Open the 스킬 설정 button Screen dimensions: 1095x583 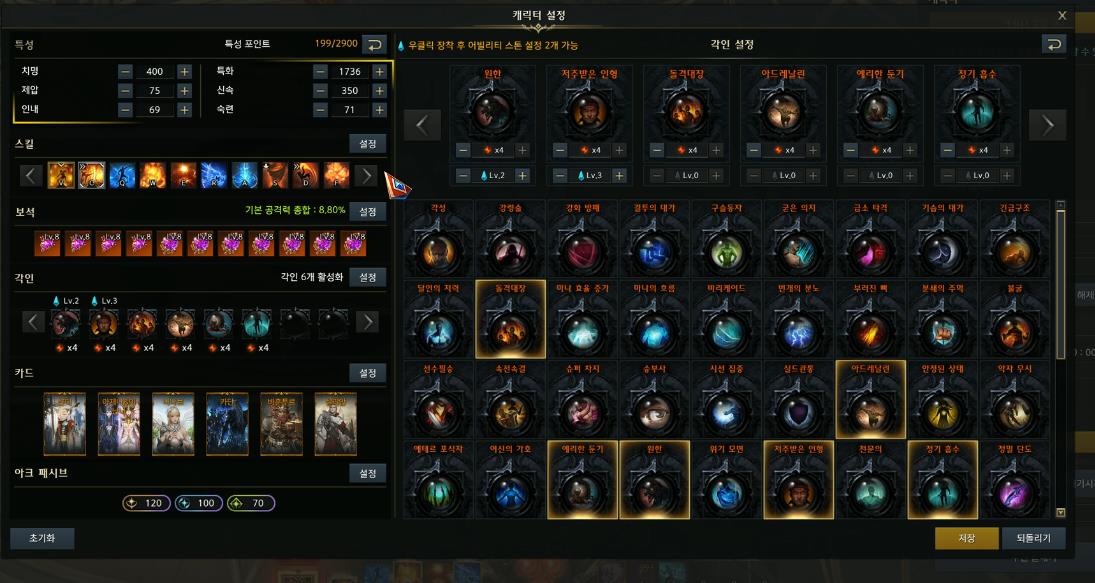tap(367, 144)
